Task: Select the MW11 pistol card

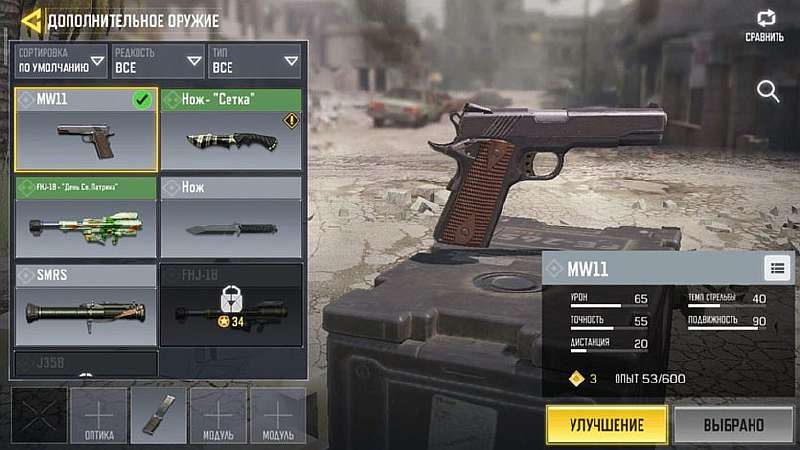Action: click(86, 130)
